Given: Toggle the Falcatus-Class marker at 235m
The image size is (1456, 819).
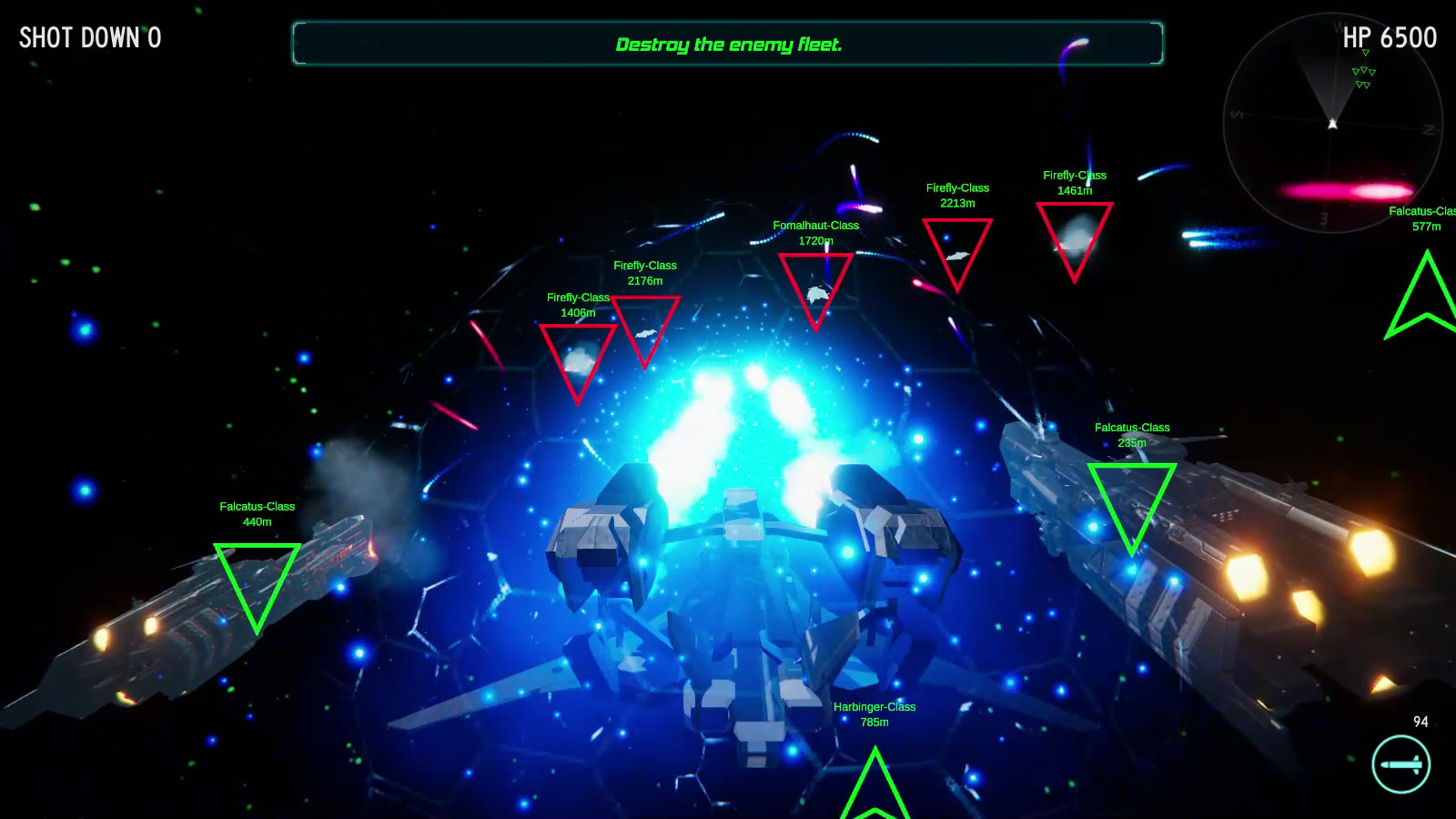Looking at the screenshot, I should tap(1133, 500).
